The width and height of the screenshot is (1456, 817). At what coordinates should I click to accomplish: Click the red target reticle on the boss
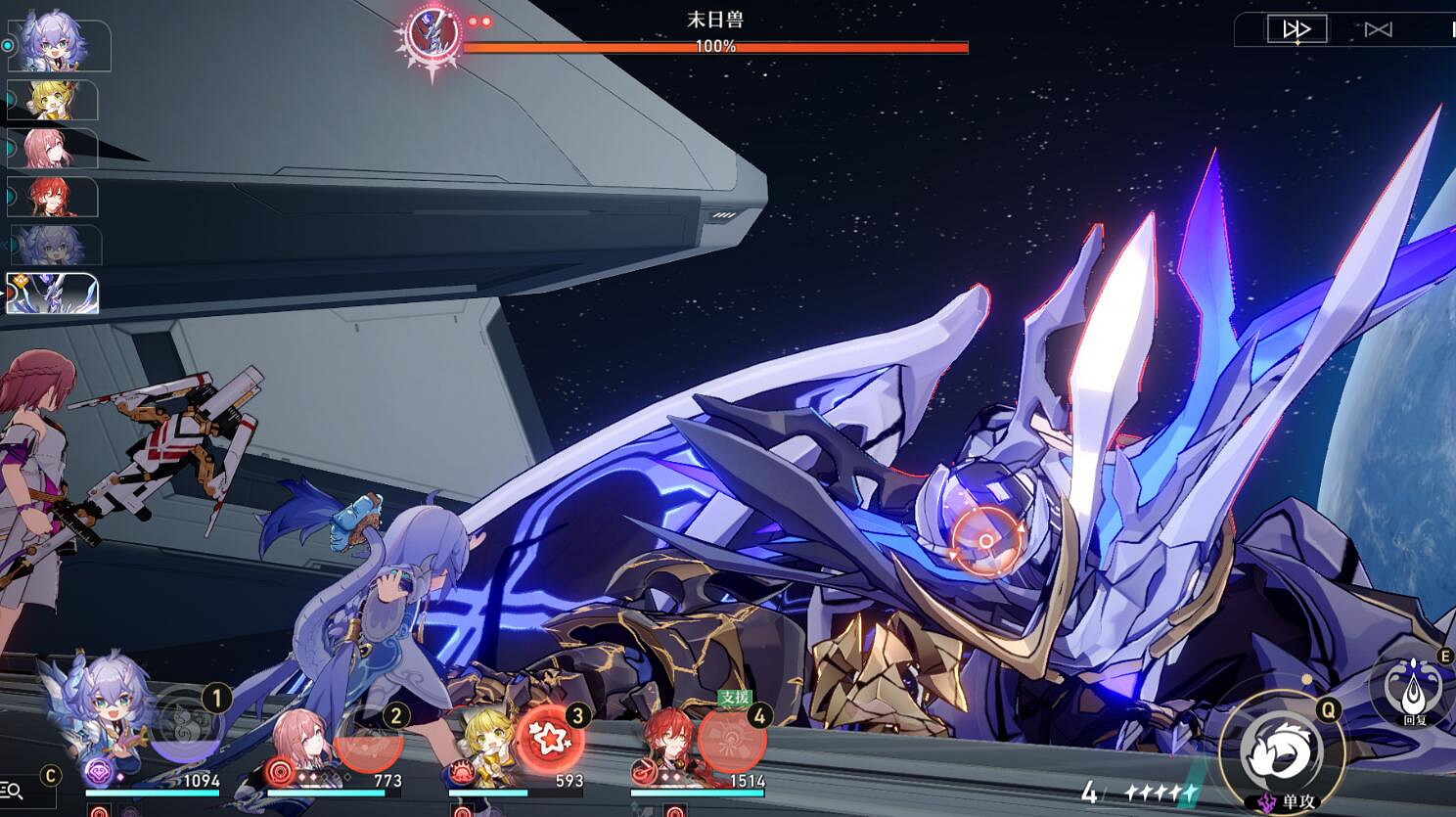(986, 541)
